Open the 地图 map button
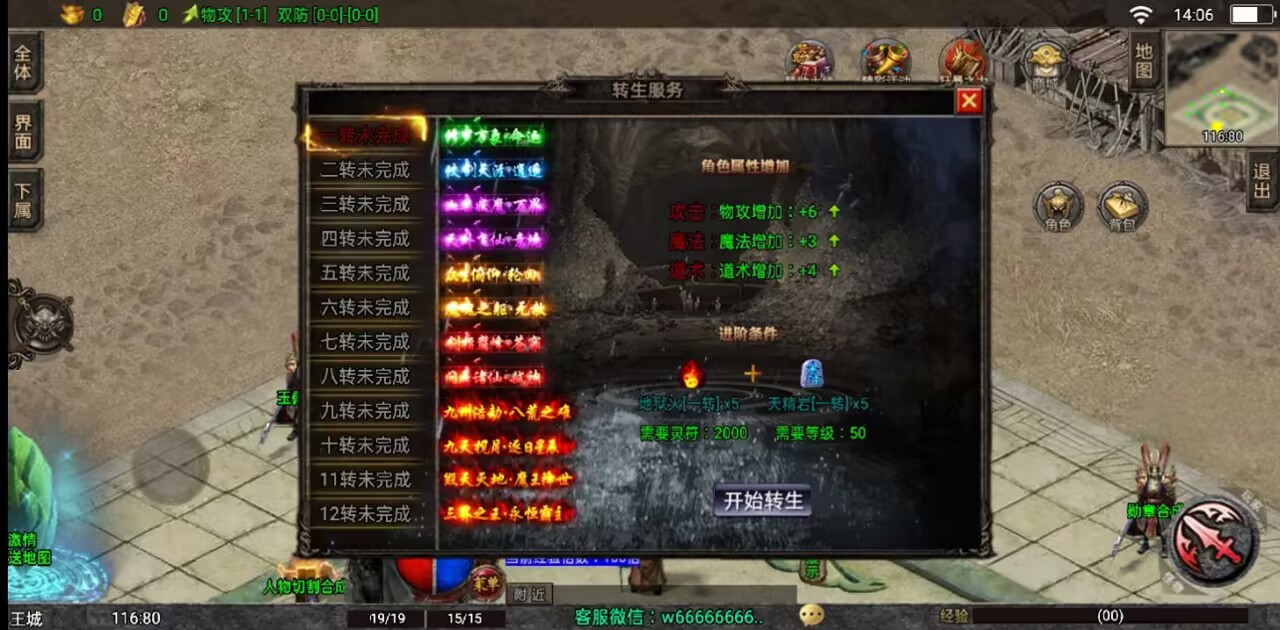 click(1145, 61)
